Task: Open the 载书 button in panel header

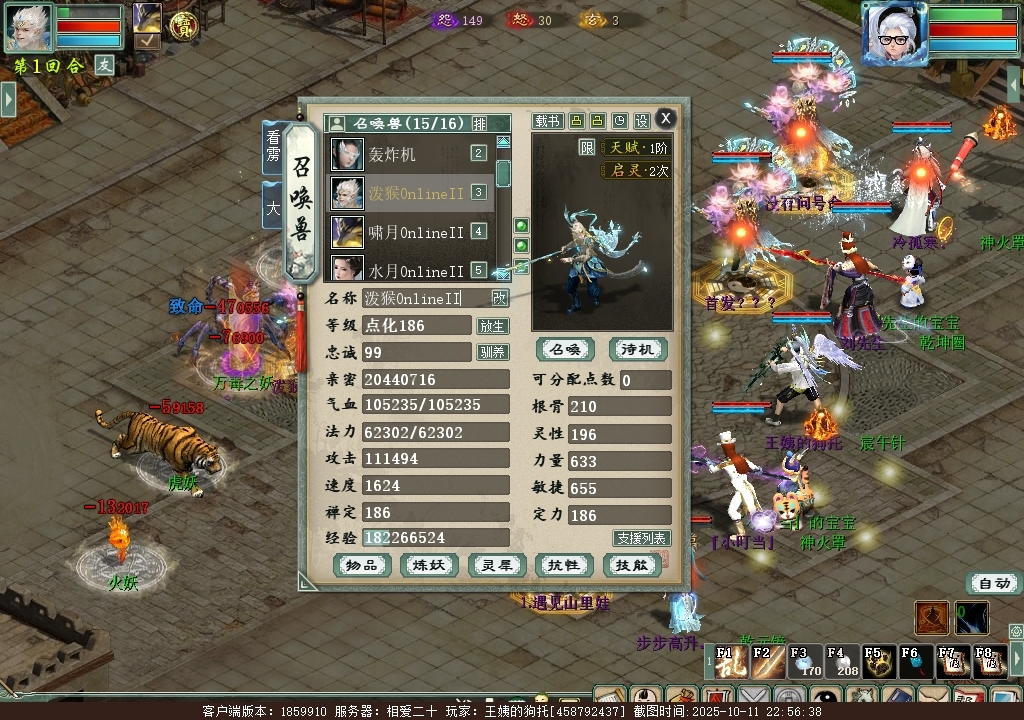Action: click(x=547, y=121)
